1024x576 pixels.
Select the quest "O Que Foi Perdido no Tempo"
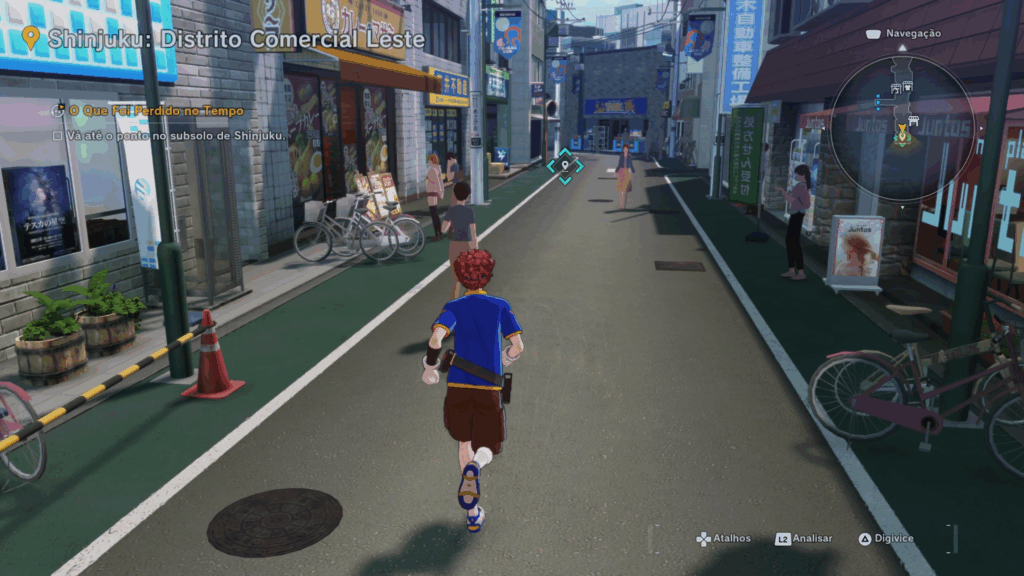click(x=155, y=111)
